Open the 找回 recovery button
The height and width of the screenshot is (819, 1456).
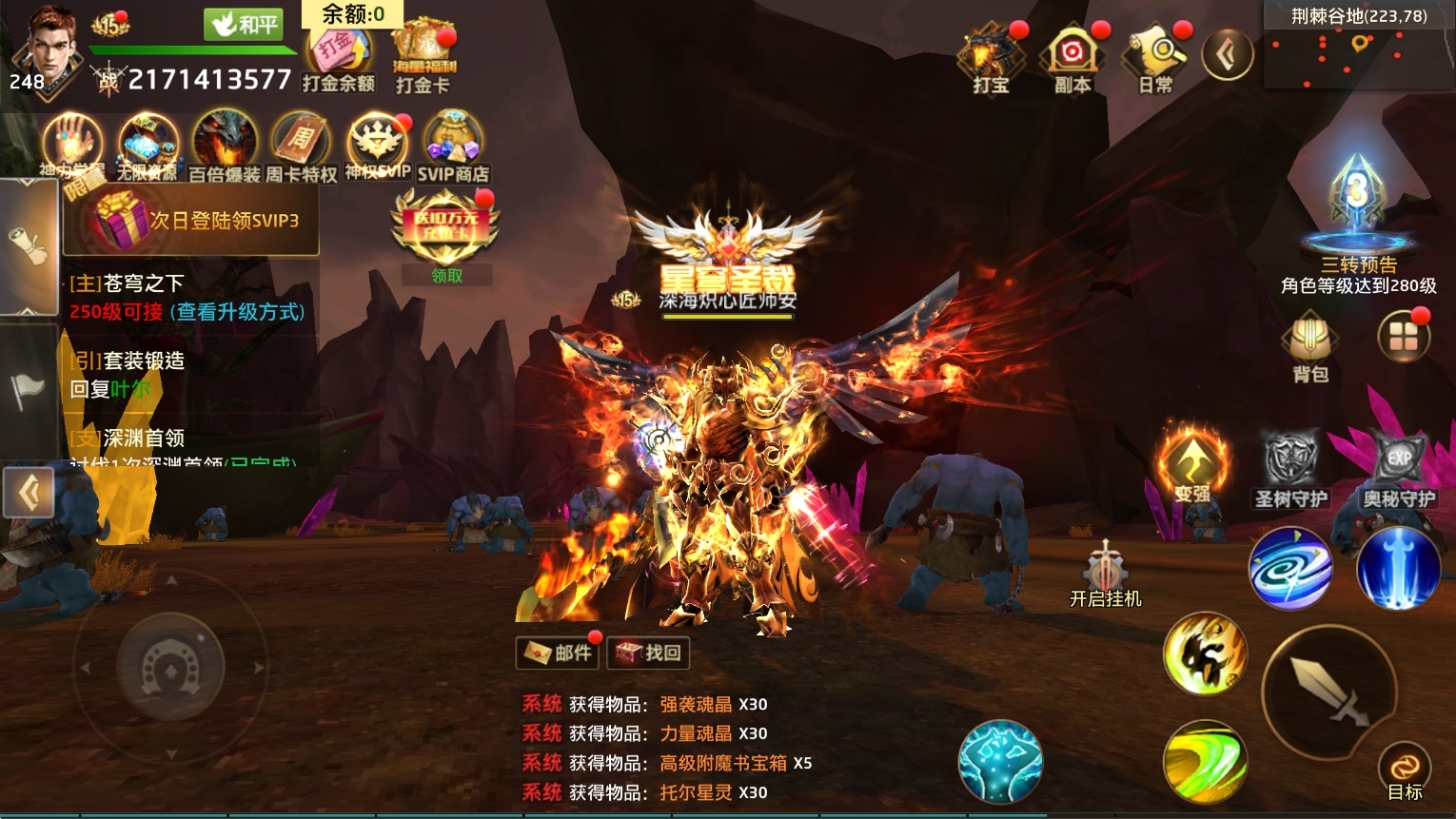pos(648,653)
